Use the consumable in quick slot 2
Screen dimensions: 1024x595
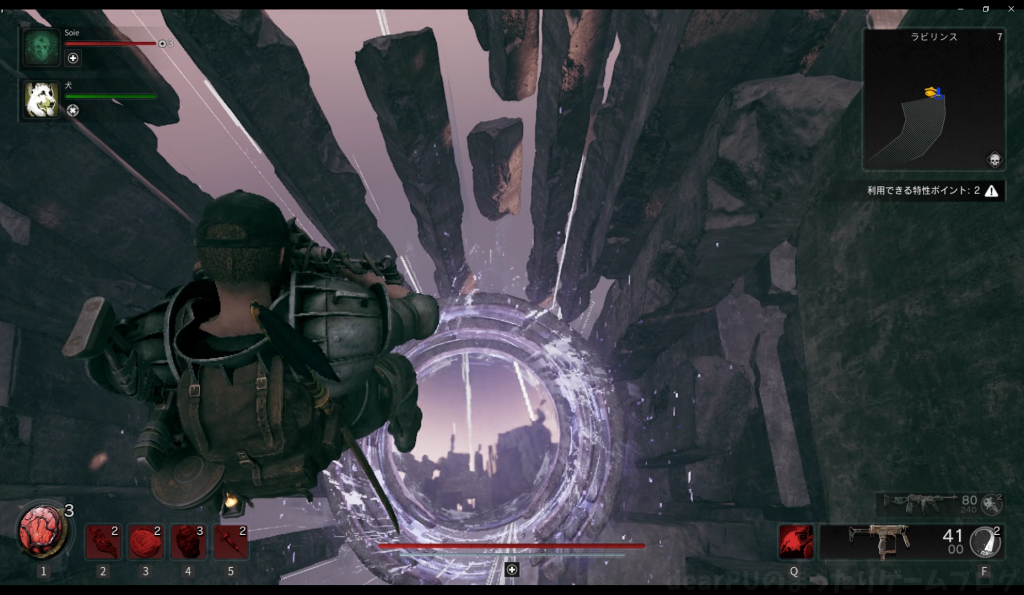click(103, 542)
